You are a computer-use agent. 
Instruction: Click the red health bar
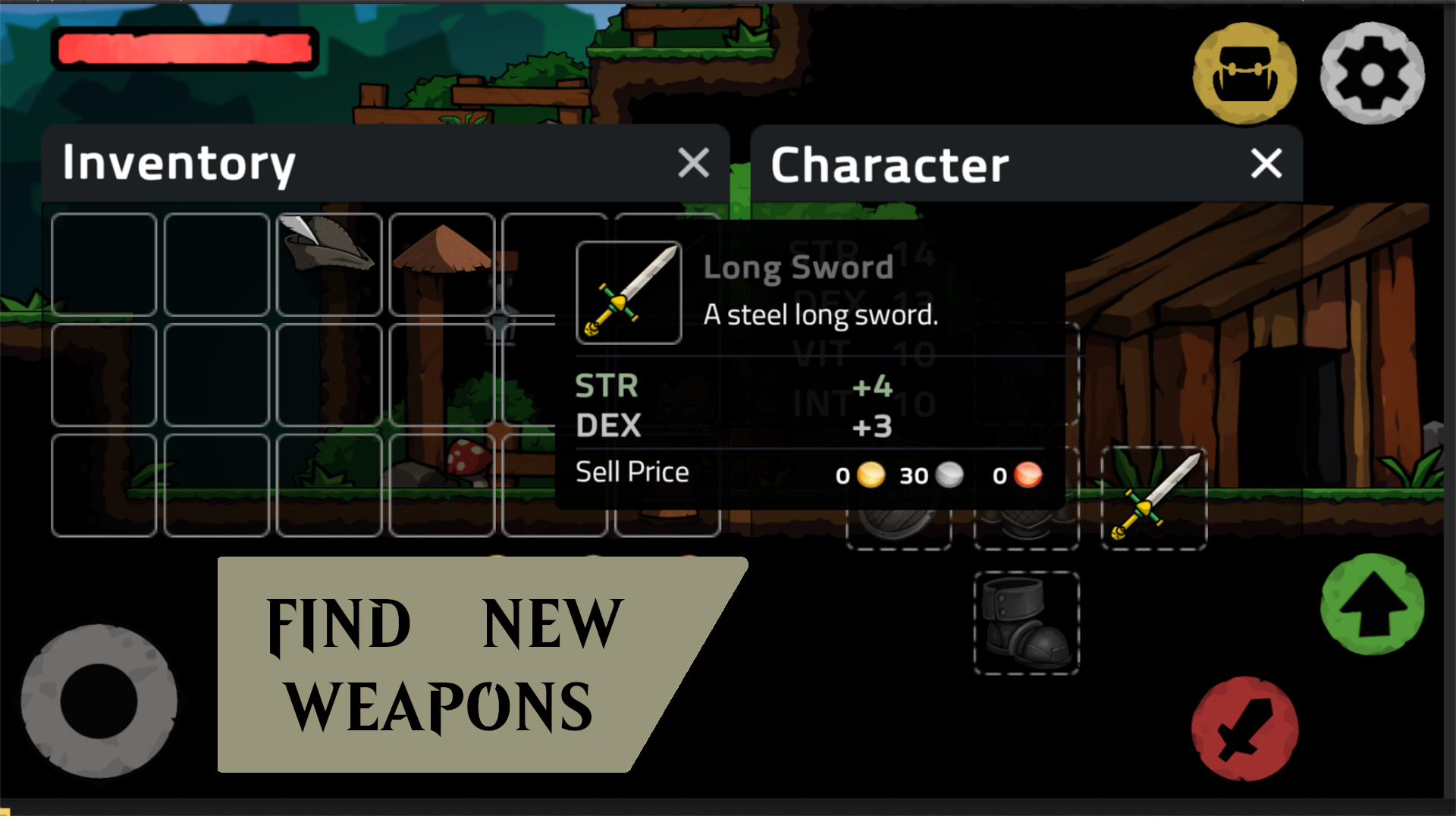click(x=185, y=48)
